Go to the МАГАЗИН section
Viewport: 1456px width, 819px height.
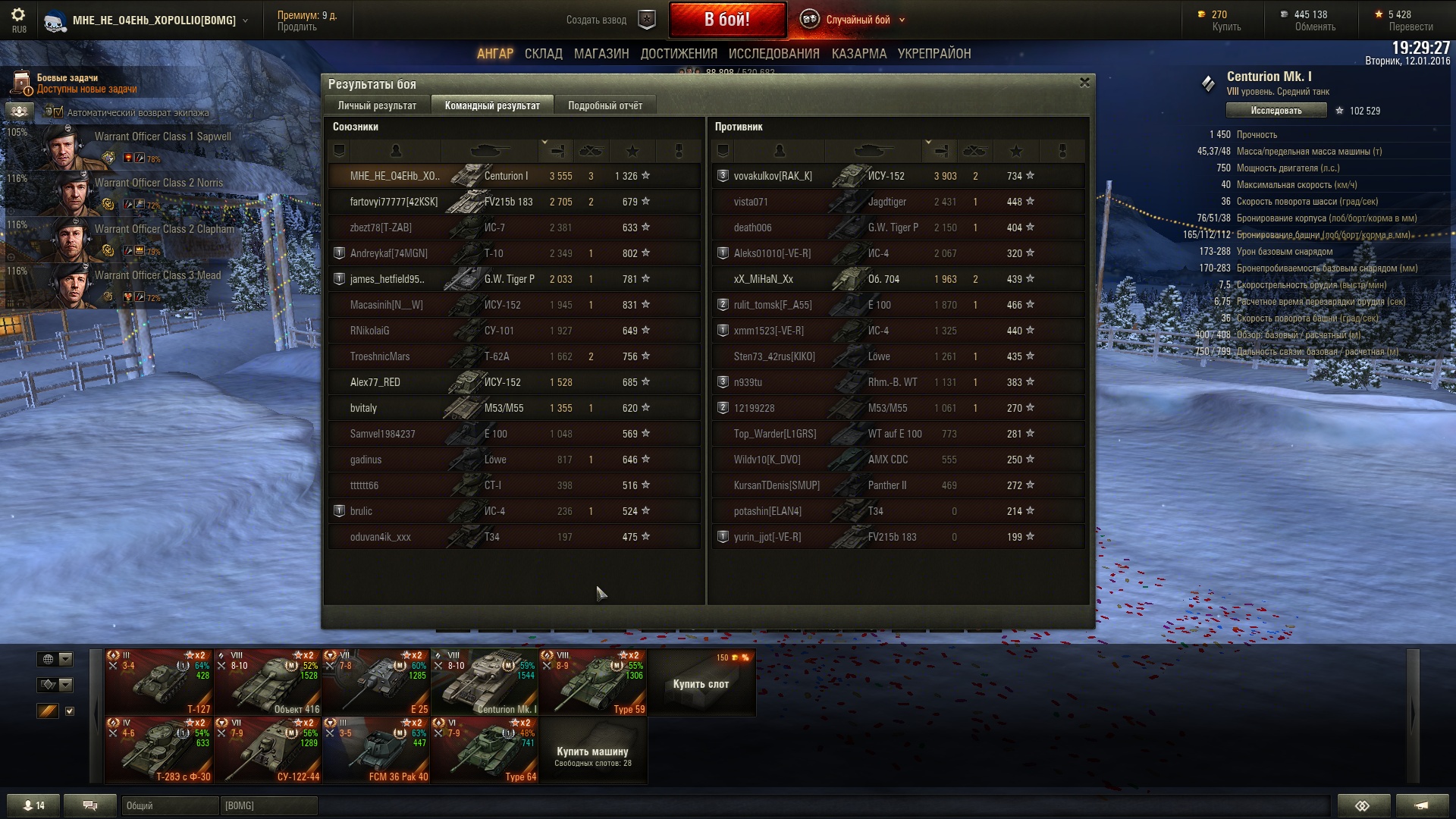601,54
